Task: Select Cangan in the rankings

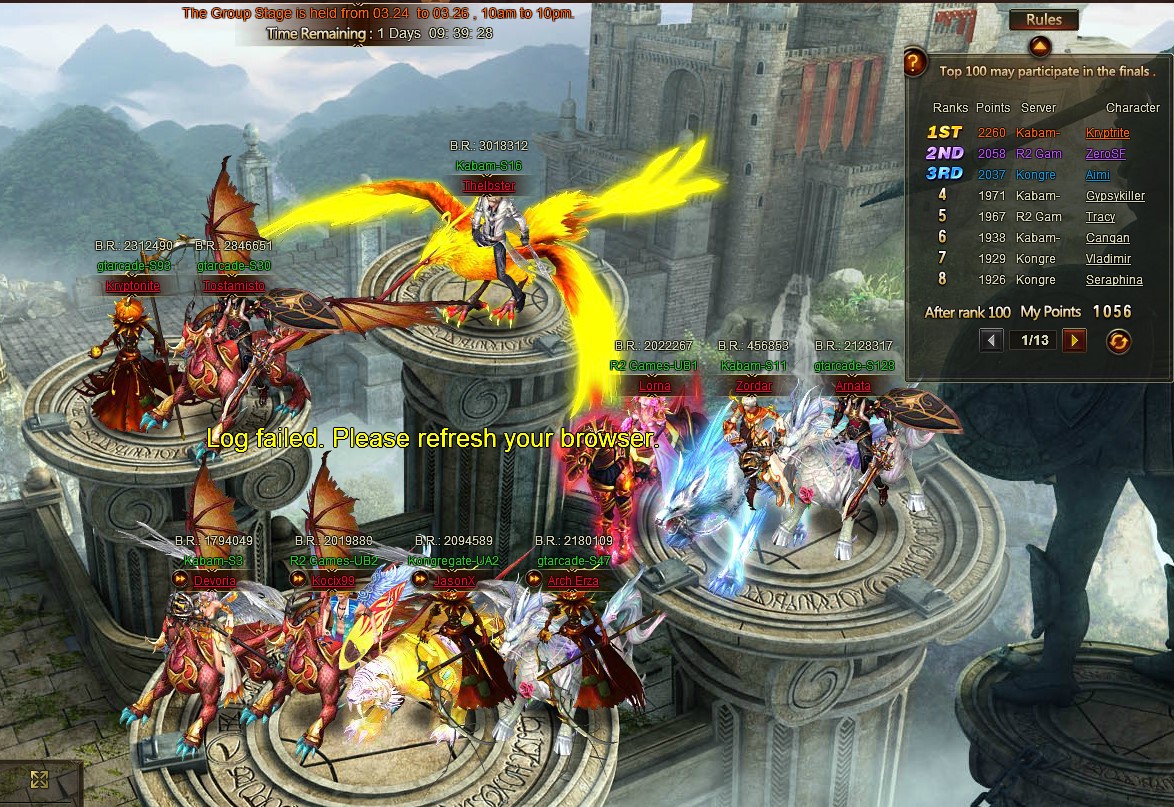Action: point(1108,238)
